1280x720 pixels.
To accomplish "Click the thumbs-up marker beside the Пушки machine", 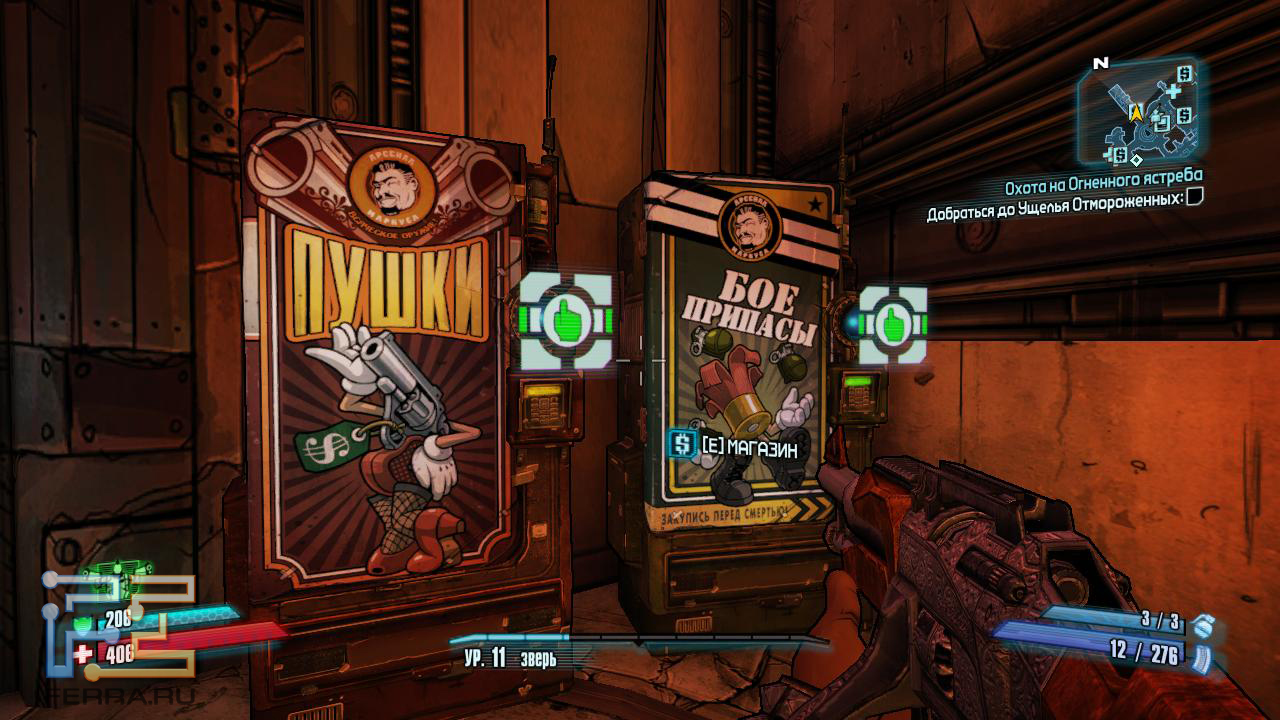I will (566, 320).
